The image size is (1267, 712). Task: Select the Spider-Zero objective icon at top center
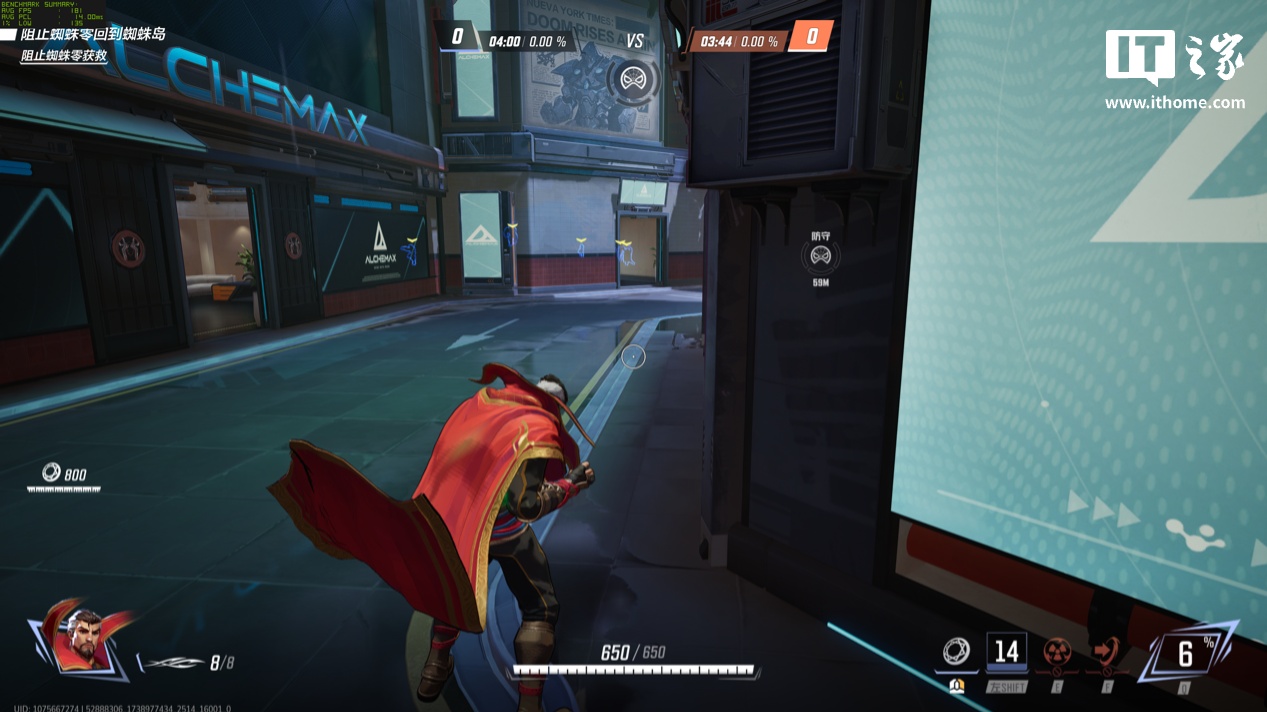point(632,80)
